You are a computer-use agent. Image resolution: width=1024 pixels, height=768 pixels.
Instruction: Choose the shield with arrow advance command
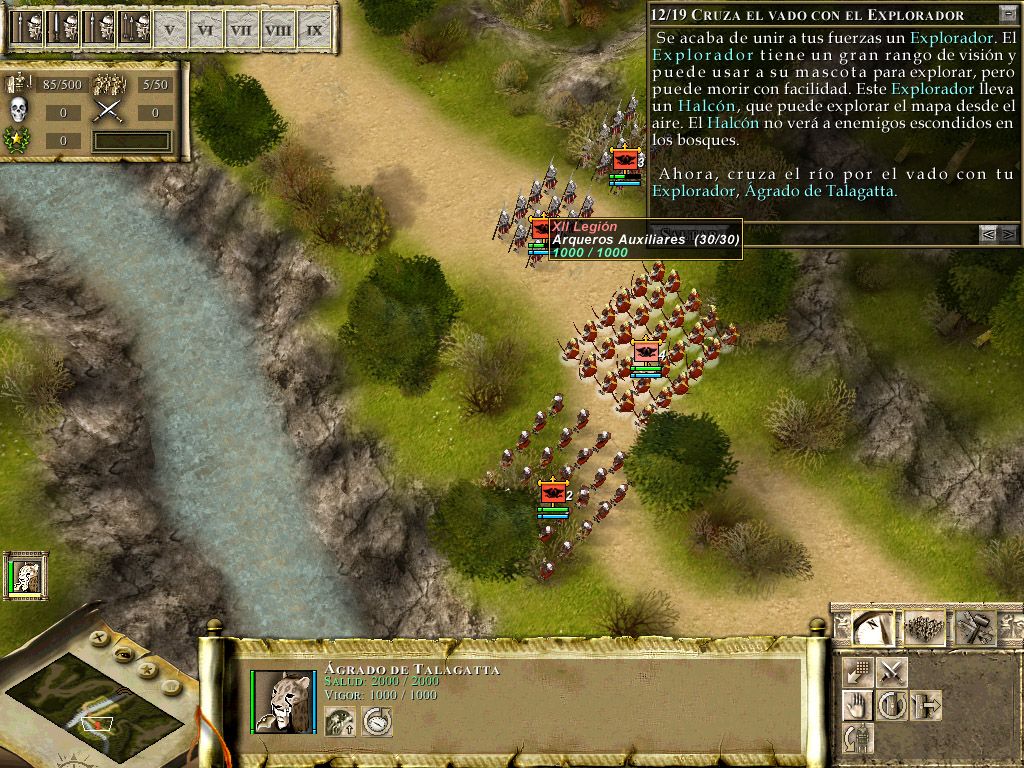click(926, 705)
